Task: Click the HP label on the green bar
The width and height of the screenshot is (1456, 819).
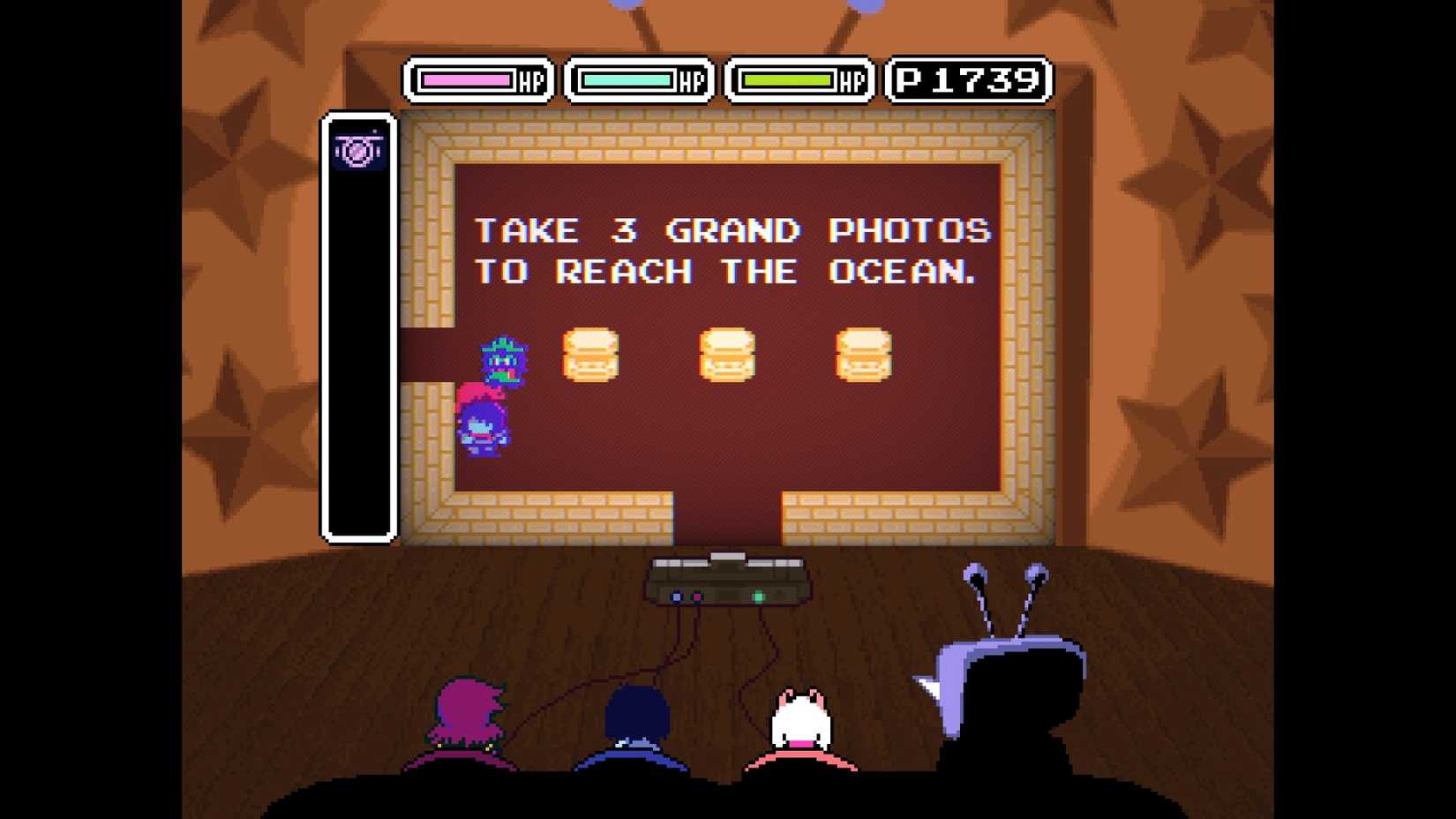Action: pyautogui.click(x=848, y=82)
